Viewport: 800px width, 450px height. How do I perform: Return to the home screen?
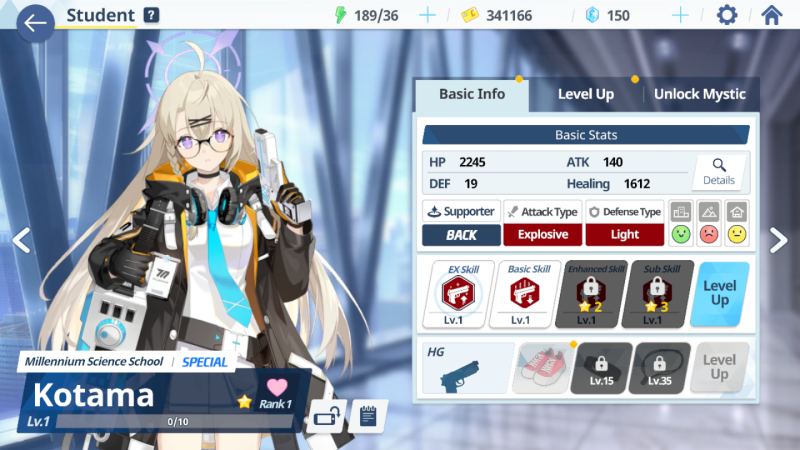771,15
